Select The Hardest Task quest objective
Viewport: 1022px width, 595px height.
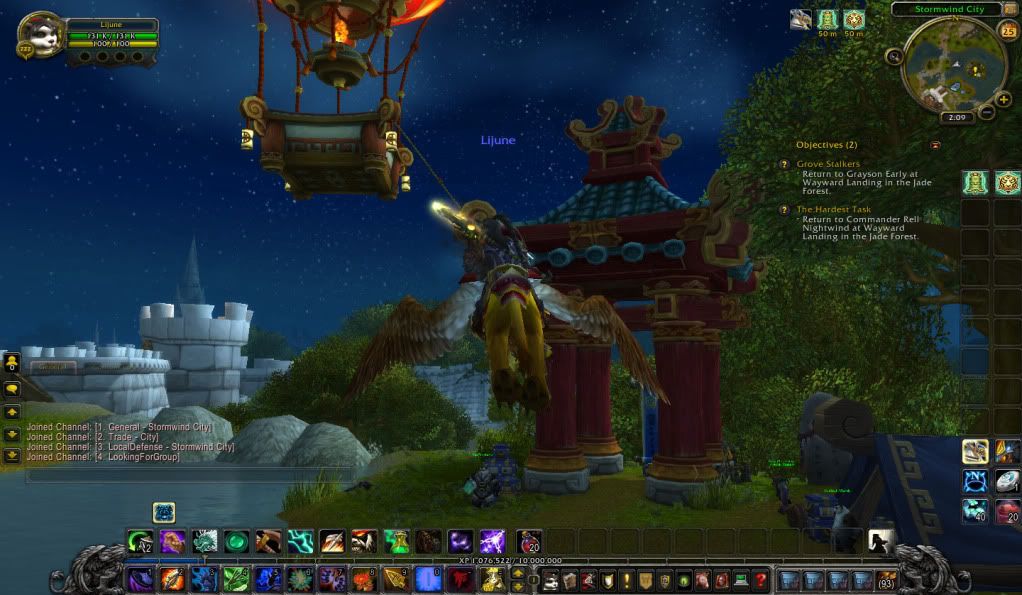833,210
